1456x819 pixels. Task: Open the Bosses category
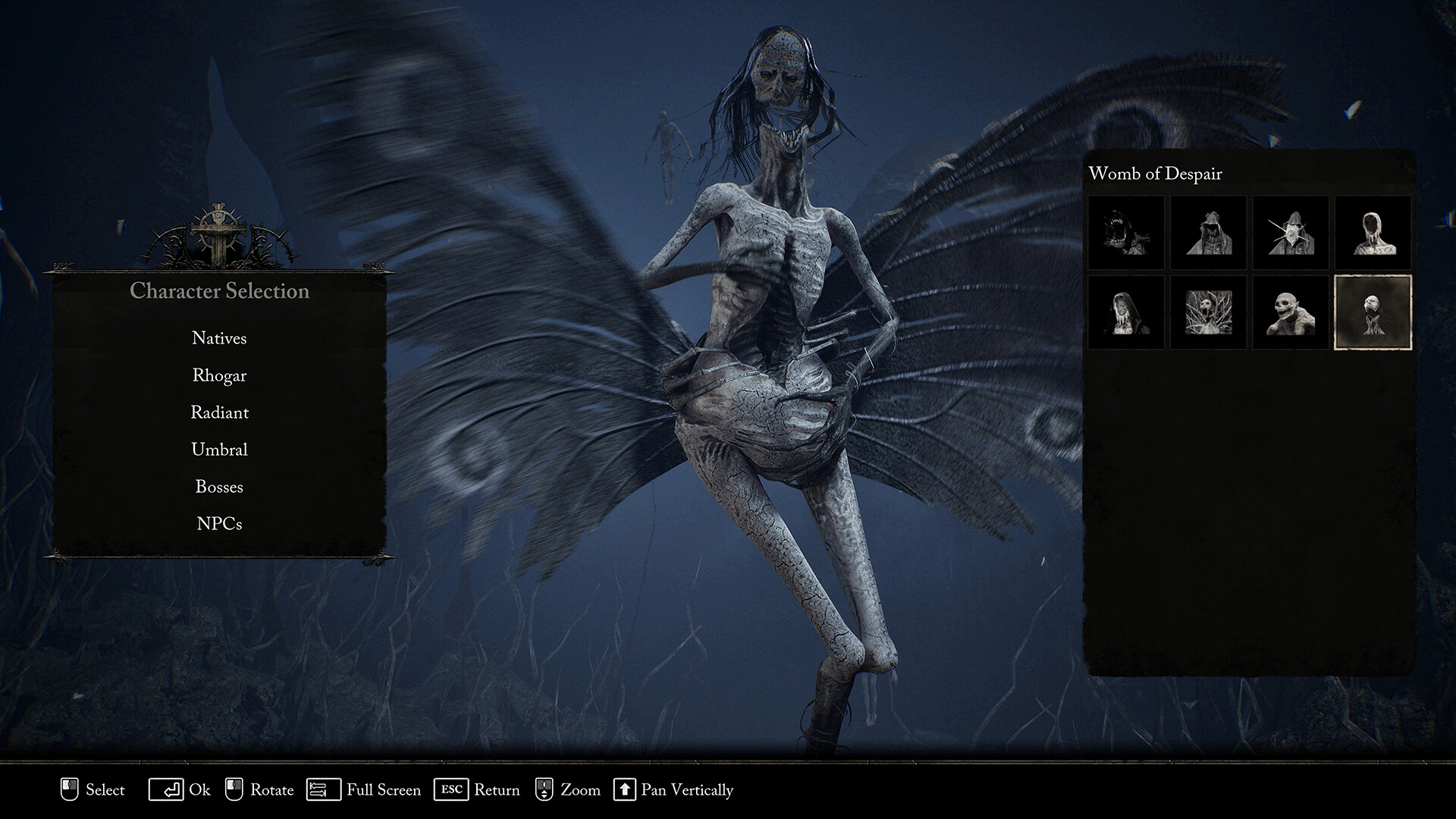[219, 486]
